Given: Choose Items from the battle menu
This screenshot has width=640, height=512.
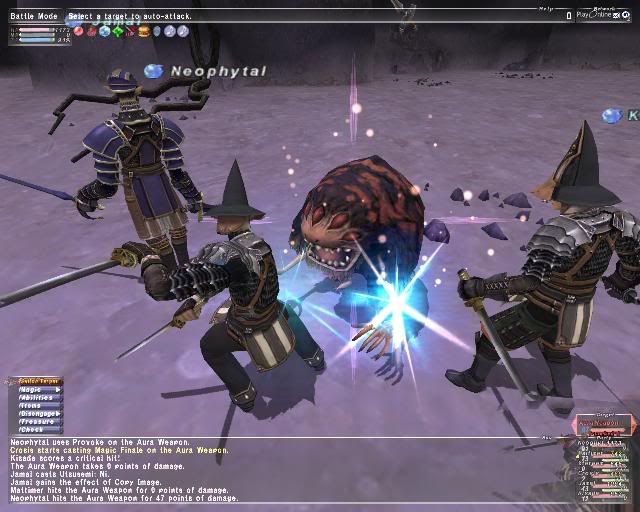Looking at the screenshot, I should tap(33, 405).
